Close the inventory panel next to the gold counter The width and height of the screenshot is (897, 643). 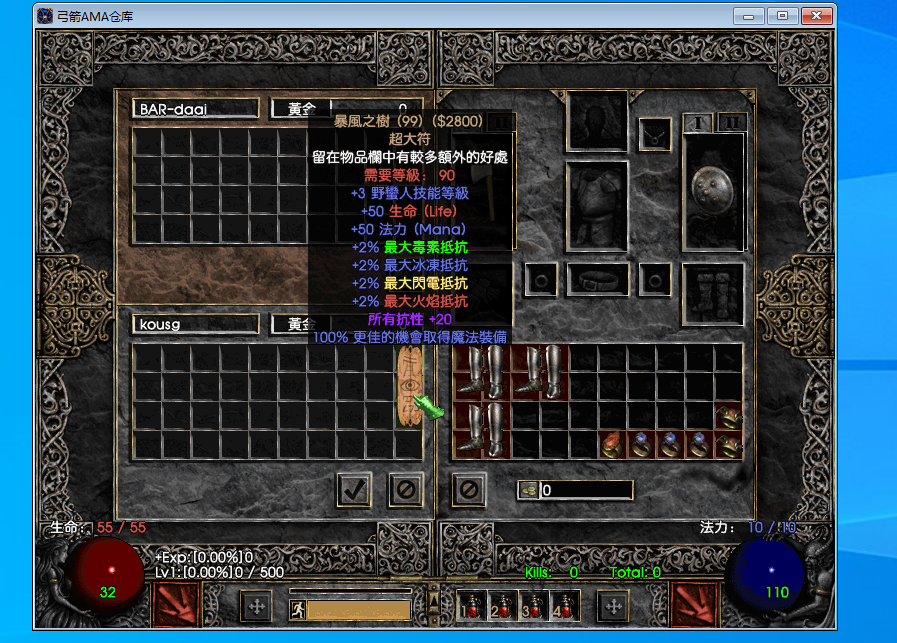pos(469,490)
